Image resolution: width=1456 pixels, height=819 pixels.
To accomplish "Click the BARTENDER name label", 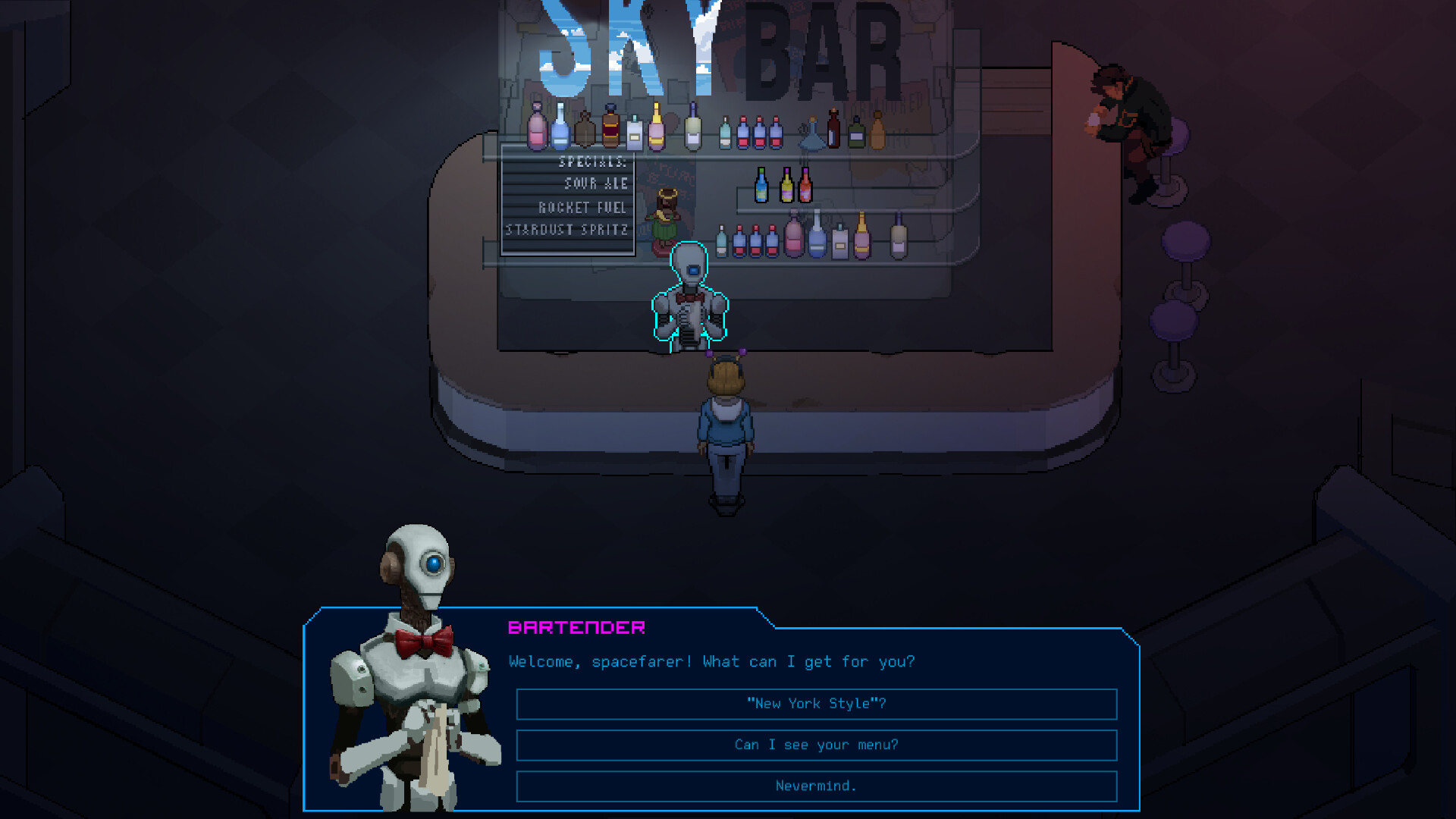I will point(575,627).
